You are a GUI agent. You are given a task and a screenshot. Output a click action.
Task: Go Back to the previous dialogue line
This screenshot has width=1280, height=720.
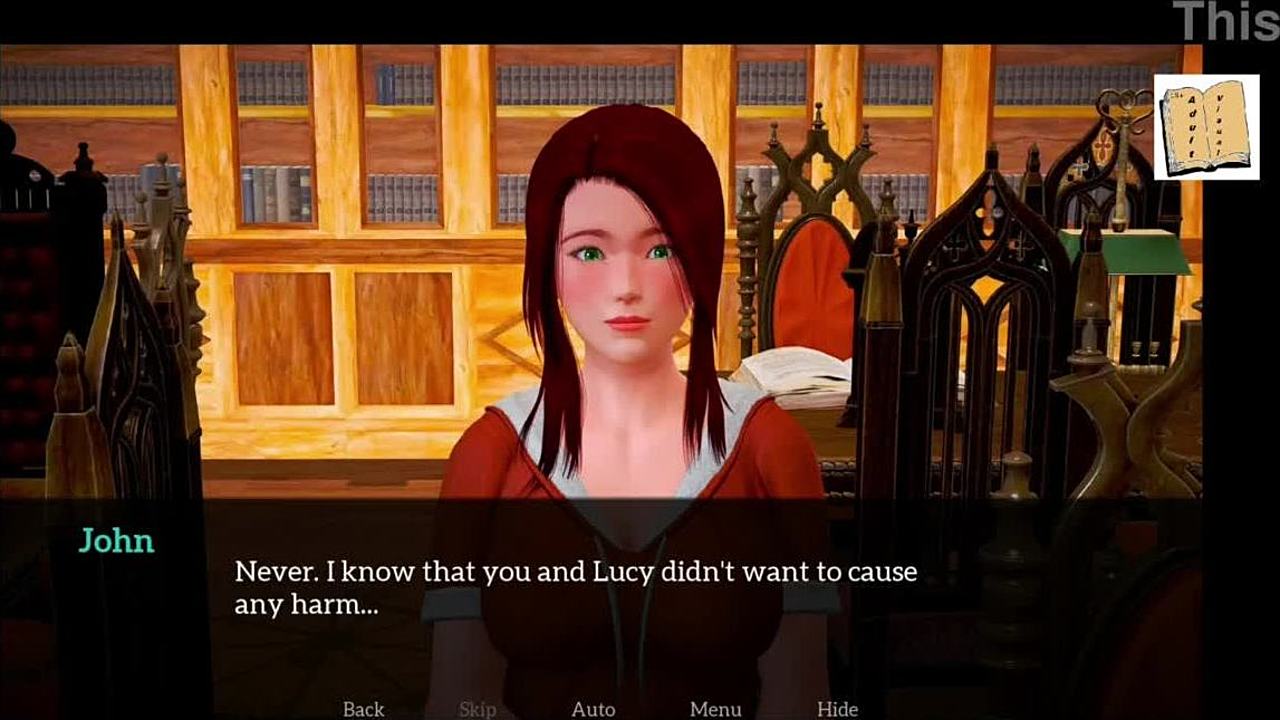tap(363, 709)
